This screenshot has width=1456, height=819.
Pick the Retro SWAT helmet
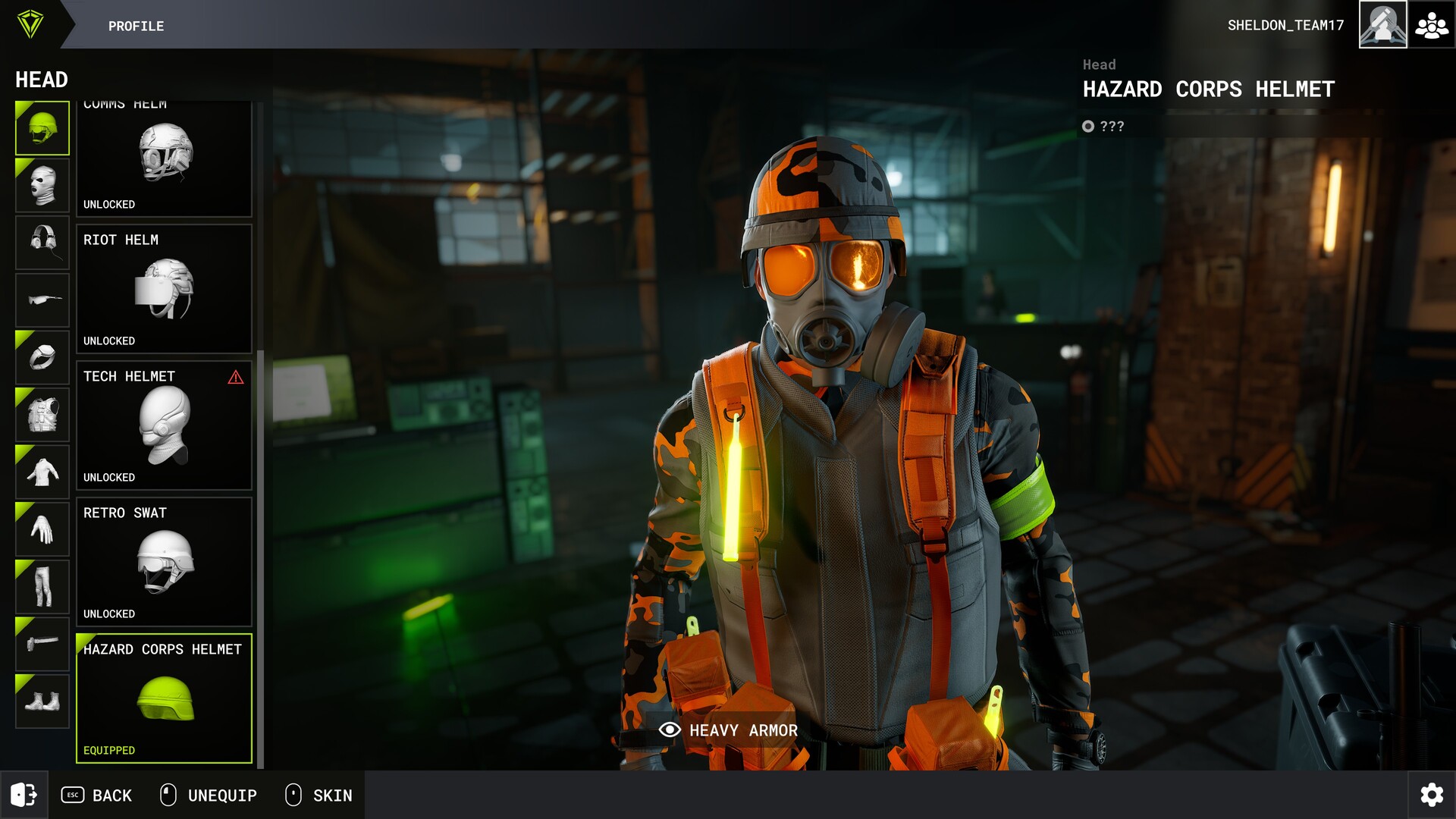pyautogui.click(x=164, y=562)
